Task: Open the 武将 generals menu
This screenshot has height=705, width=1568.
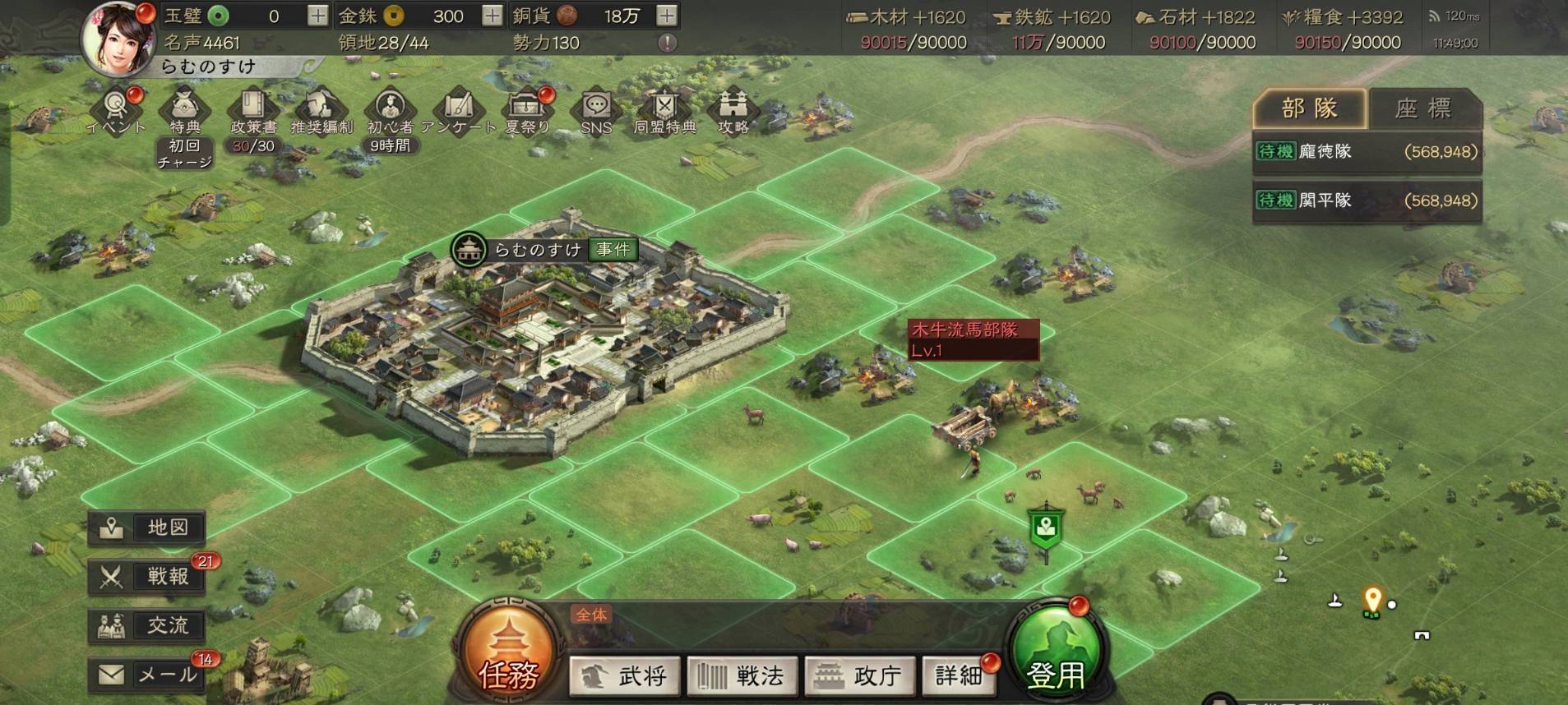Action: pos(625,675)
